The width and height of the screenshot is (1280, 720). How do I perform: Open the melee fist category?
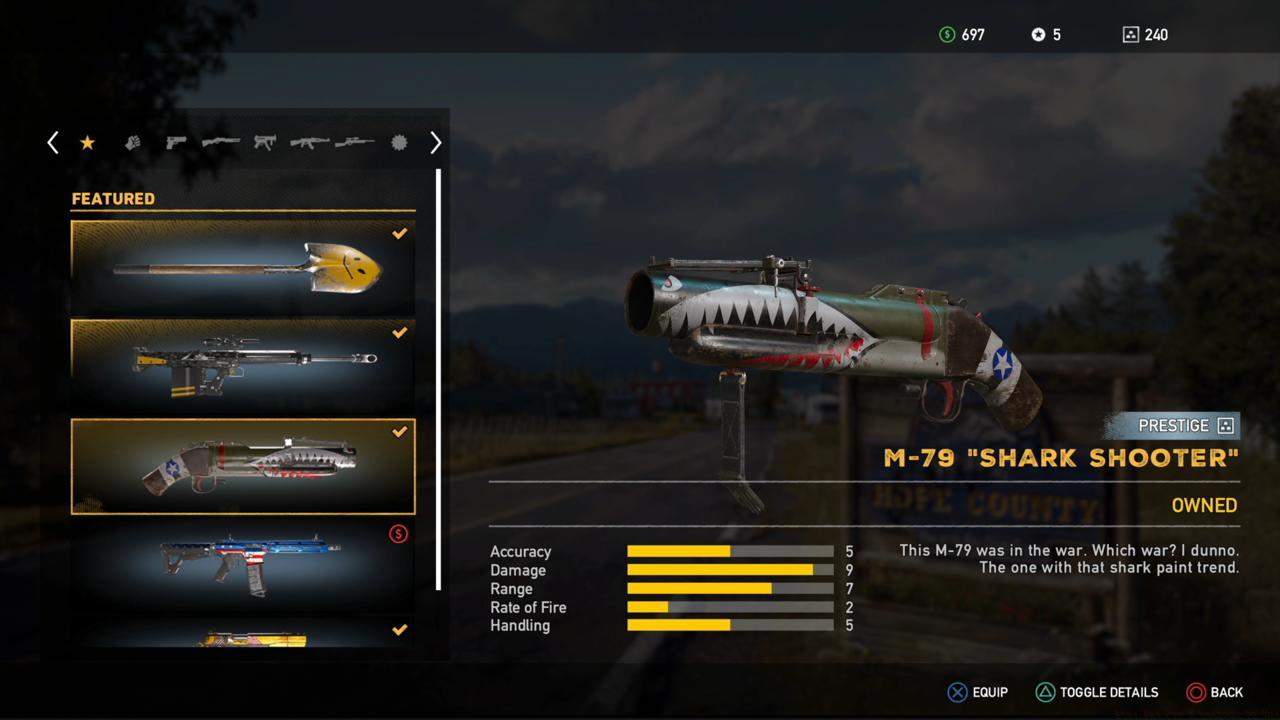[x=132, y=143]
